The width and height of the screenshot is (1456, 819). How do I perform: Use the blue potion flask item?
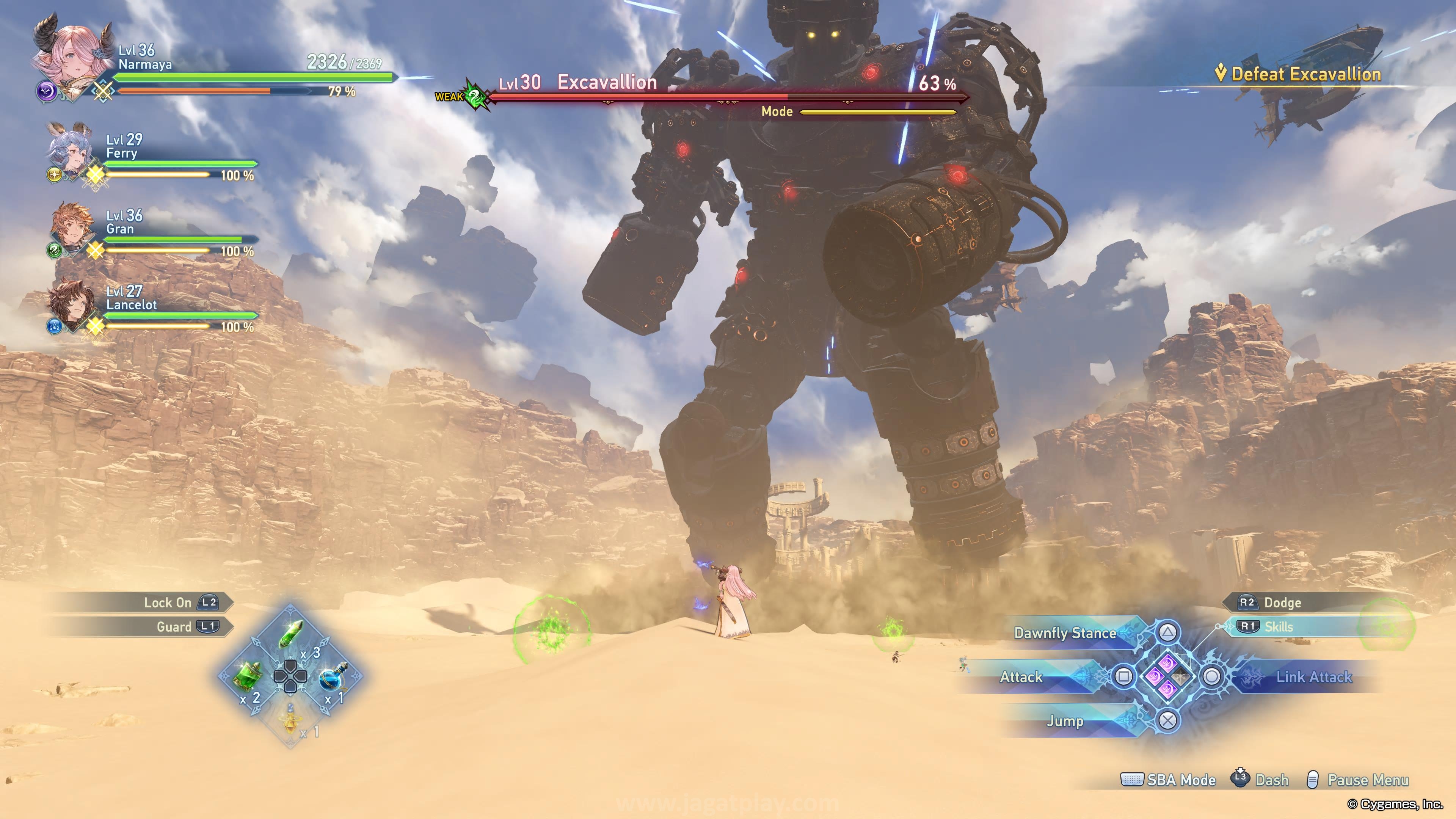pyautogui.click(x=334, y=676)
